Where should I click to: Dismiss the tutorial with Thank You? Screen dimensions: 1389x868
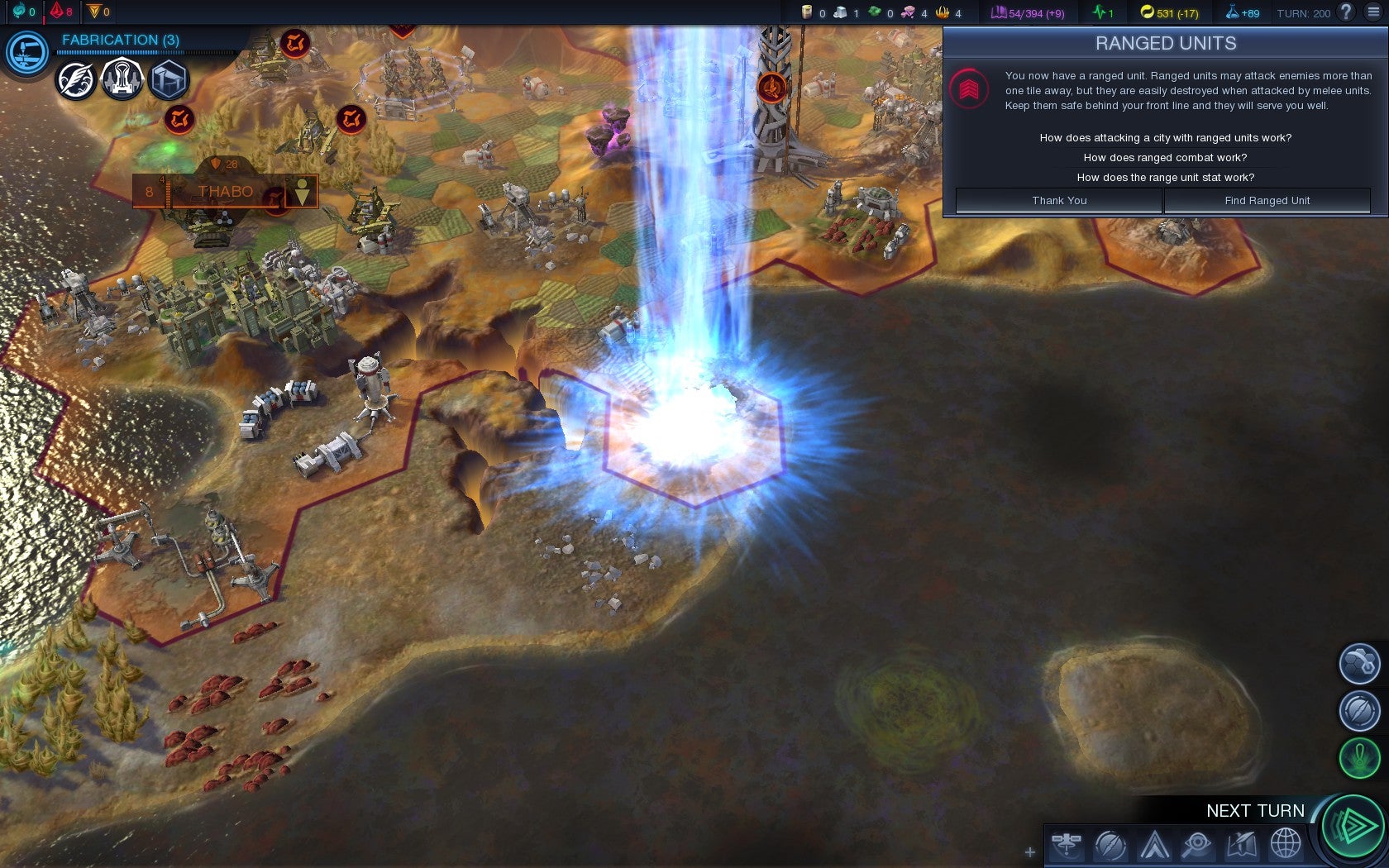click(x=1059, y=201)
